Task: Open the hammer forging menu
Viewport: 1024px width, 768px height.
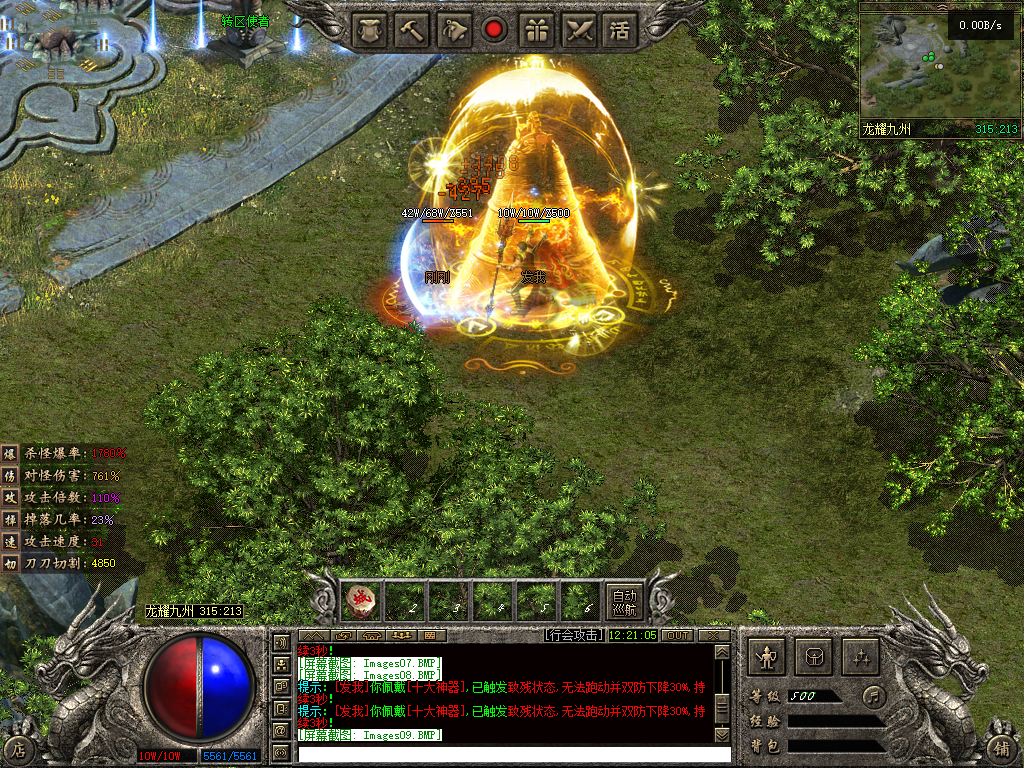Action: 410,29
